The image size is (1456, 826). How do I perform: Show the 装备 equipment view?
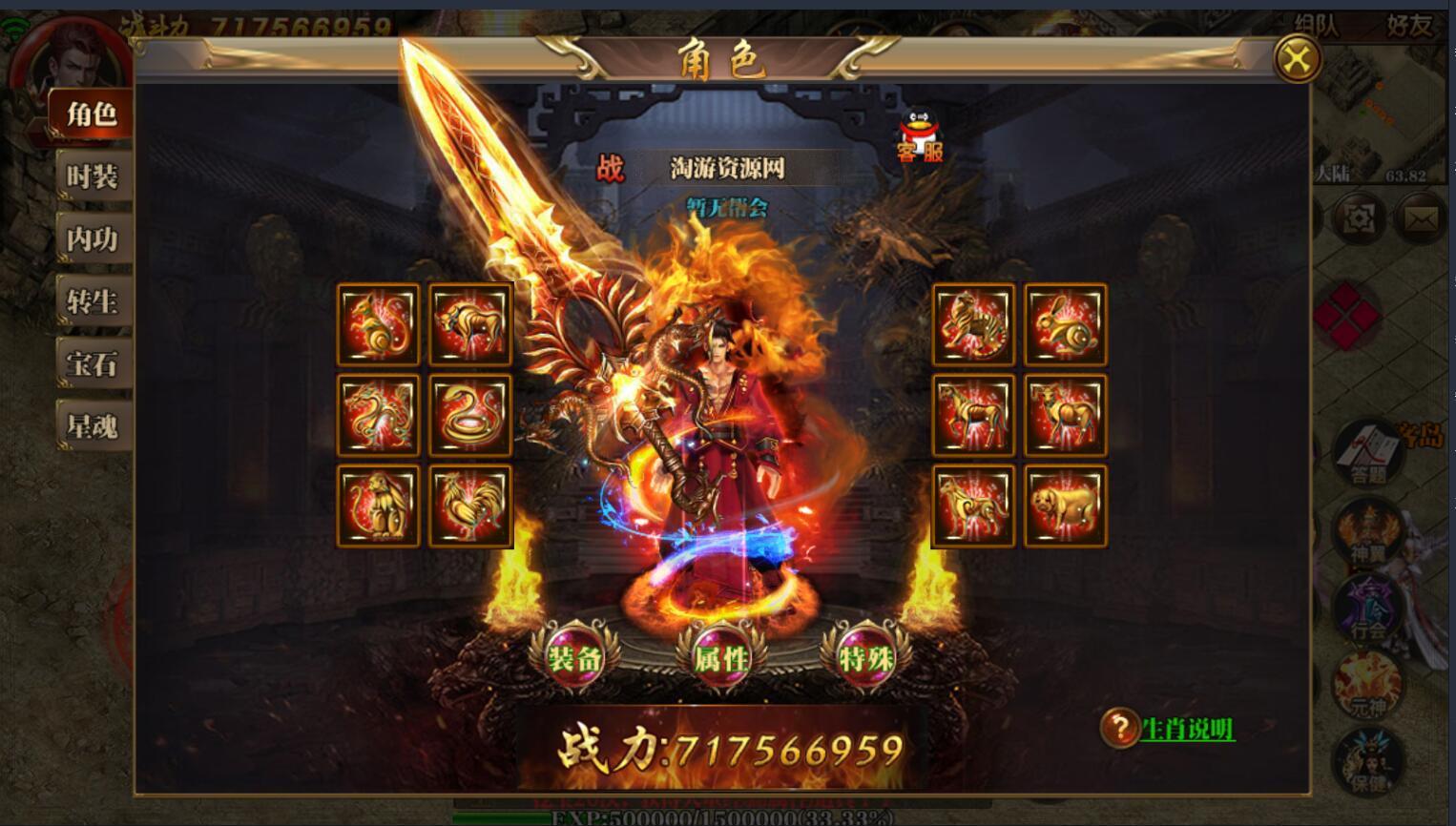click(x=575, y=658)
